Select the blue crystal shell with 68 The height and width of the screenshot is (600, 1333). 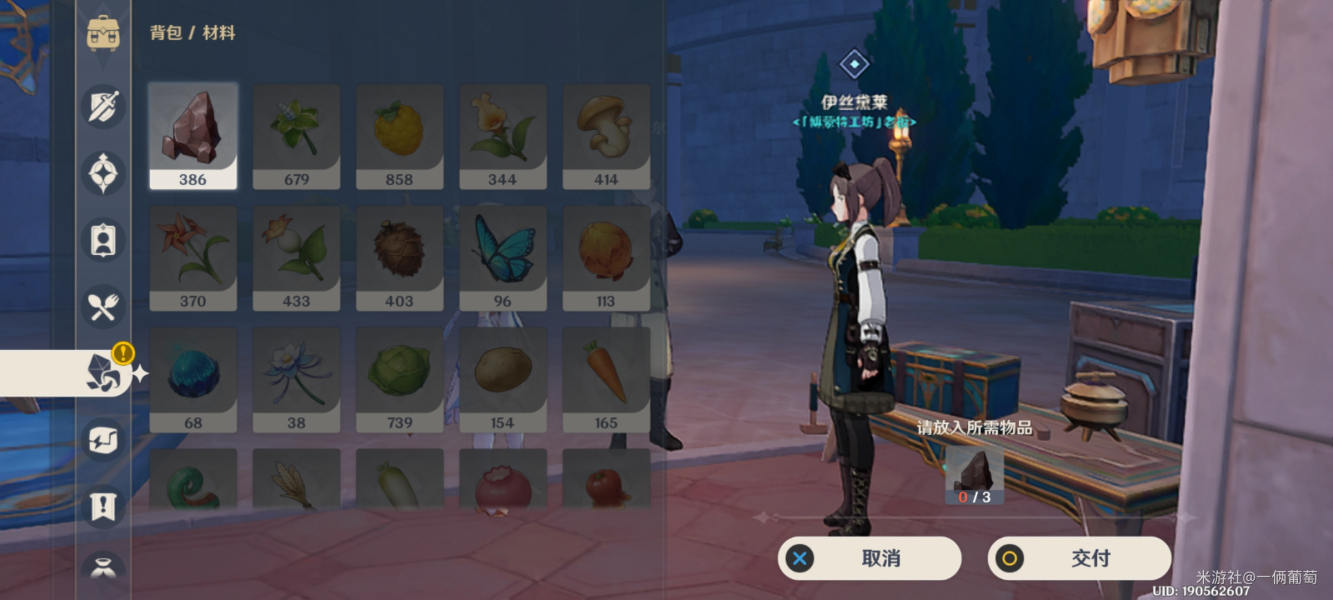tap(193, 379)
